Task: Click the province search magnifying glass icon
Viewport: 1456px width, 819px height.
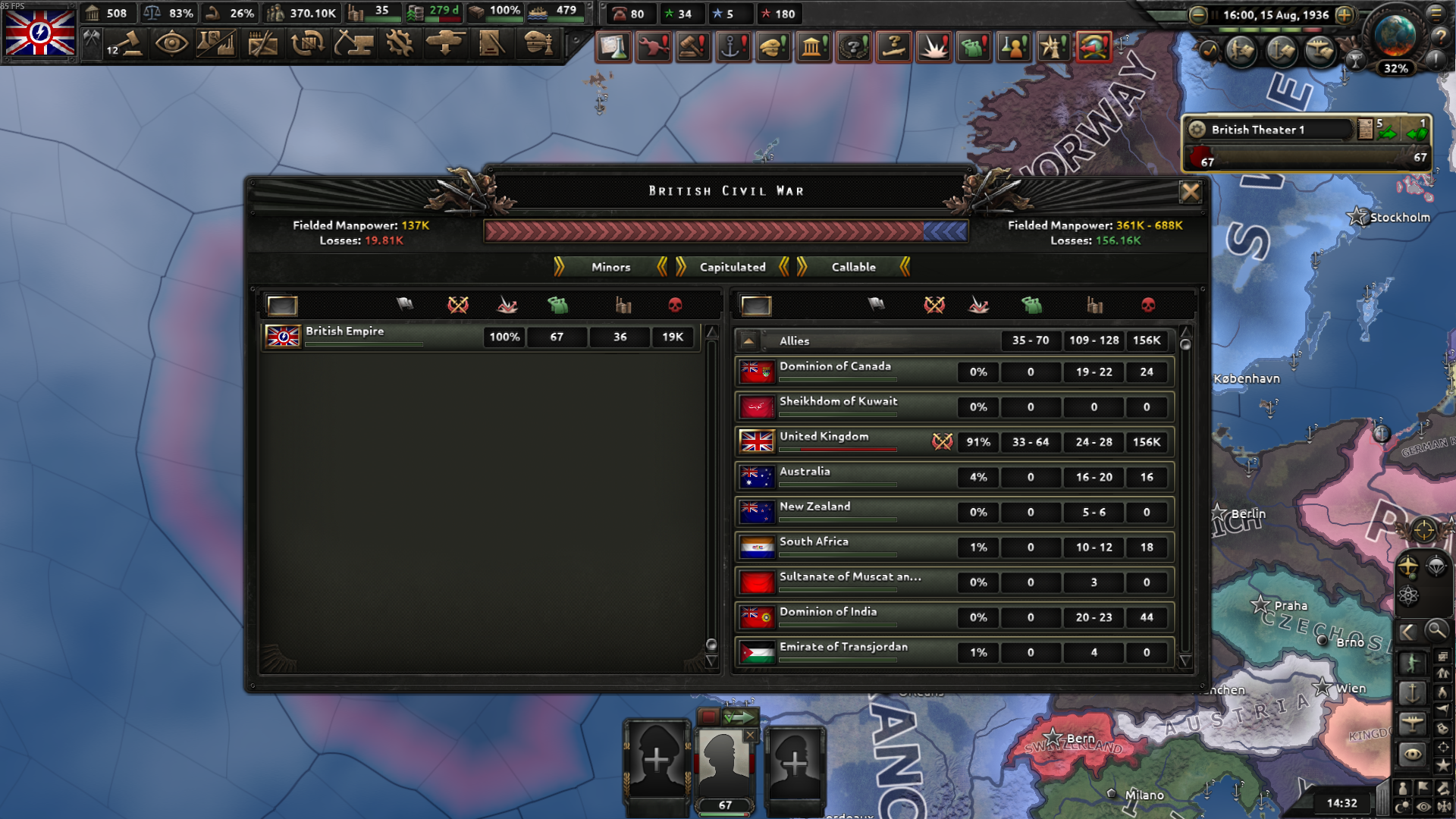Action: point(1438,632)
